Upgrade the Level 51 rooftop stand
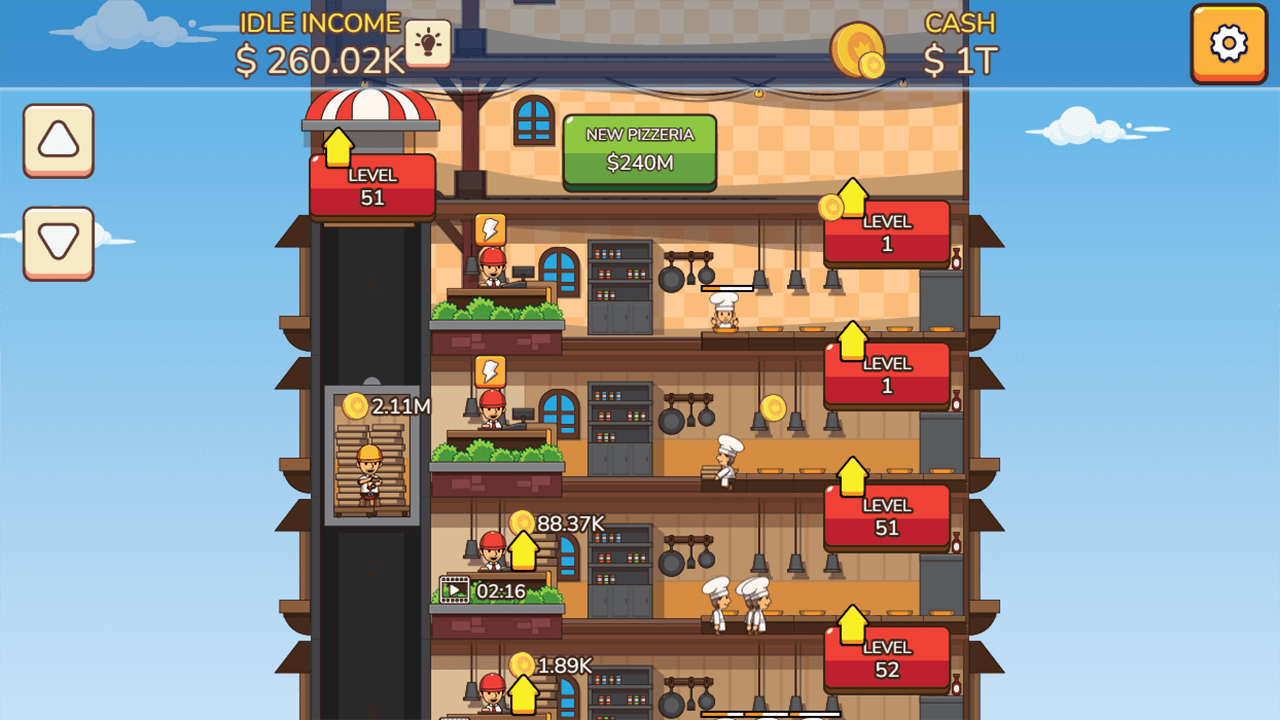This screenshot has height=720, width=1280. (x=372, y=185)
